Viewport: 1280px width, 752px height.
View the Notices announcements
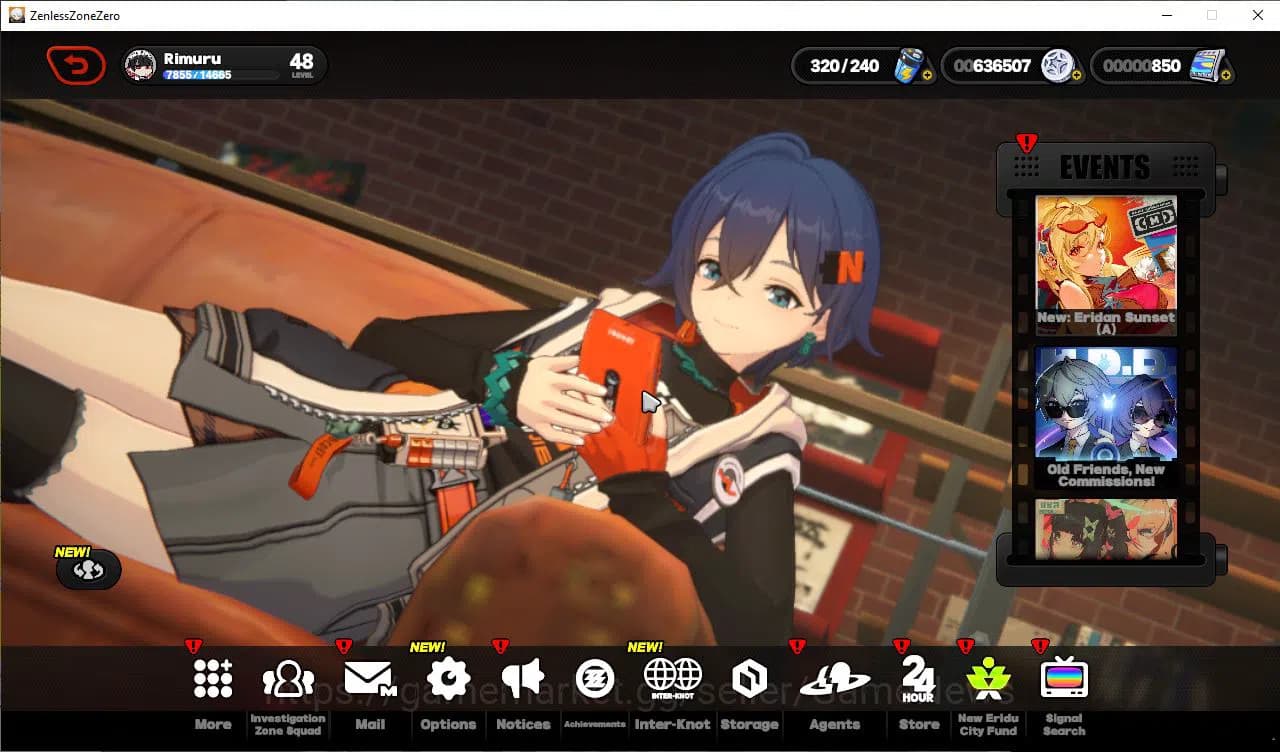click(522, 678)
